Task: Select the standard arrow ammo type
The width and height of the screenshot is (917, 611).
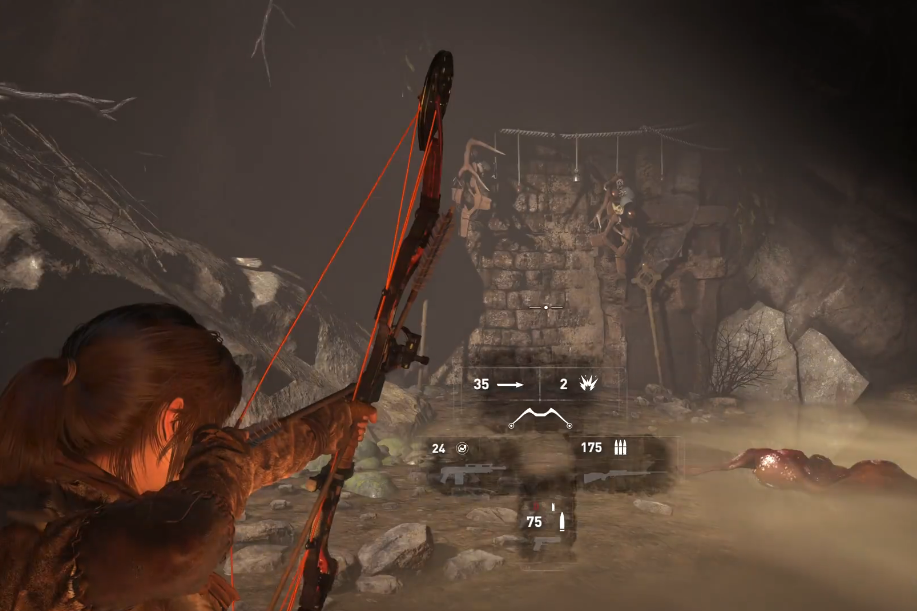Action: click(497, 384)
